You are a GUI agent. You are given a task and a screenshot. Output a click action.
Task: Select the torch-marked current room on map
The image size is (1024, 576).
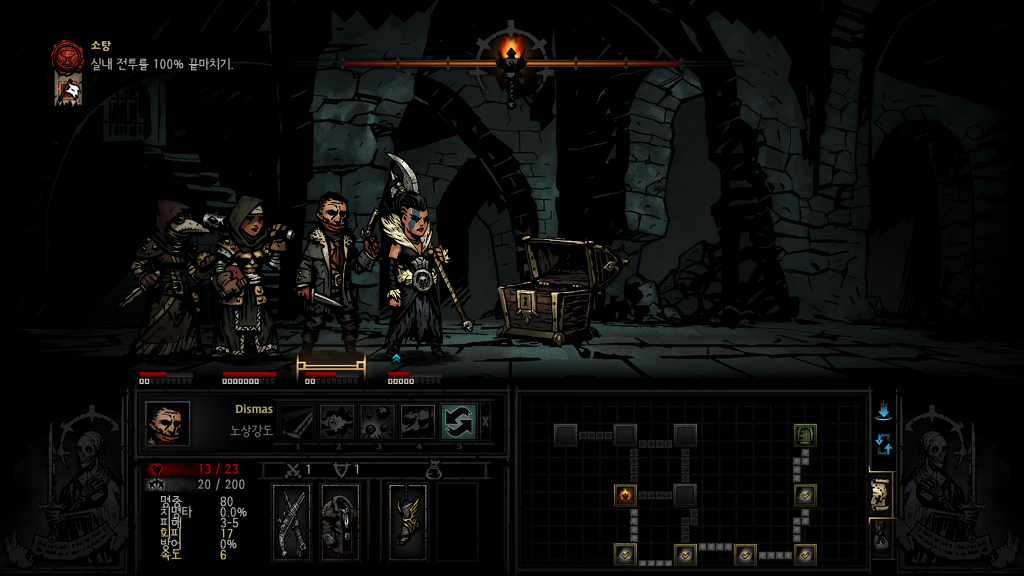click(625, 494)
